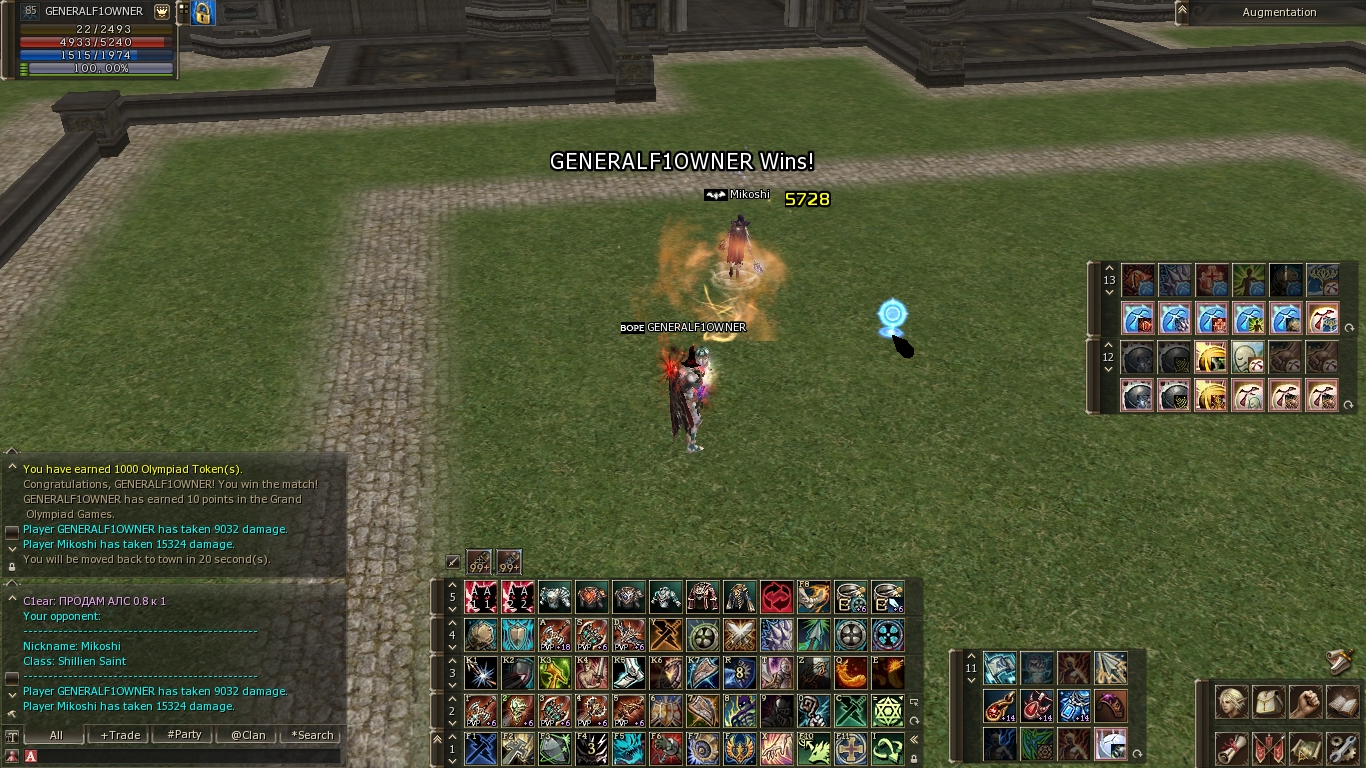Click the padlock icon near the minimap

(x=201, y=13)
